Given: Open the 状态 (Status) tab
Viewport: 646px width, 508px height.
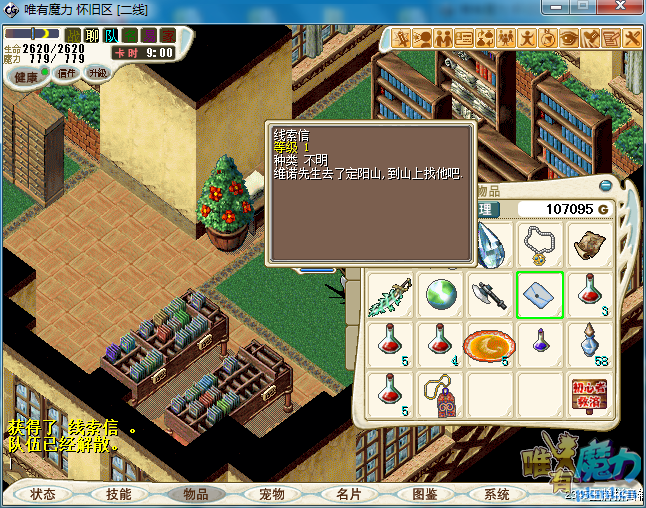Looking at the screenshot, I should tap(43, 494).
